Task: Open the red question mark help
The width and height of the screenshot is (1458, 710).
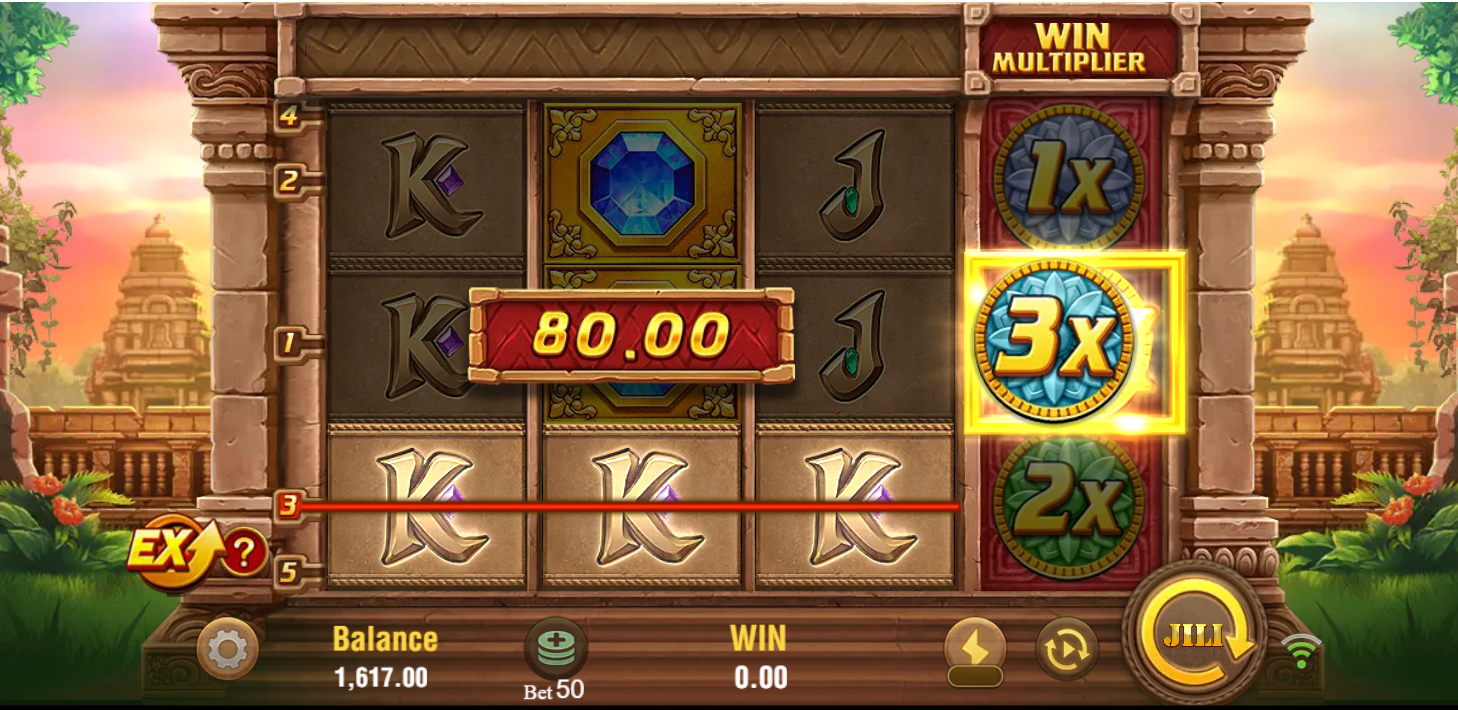Action: coord(243,551)
